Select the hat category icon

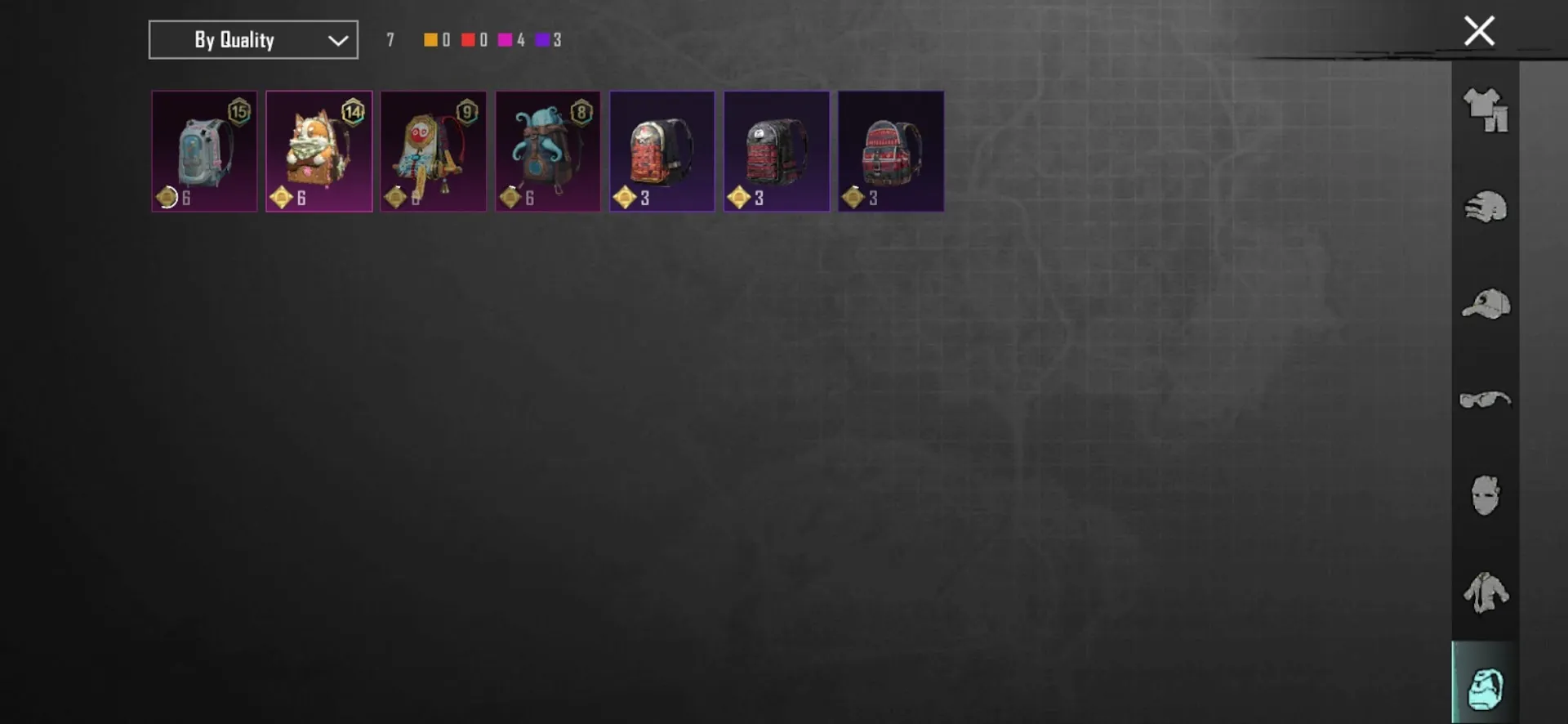(1486, 305)
